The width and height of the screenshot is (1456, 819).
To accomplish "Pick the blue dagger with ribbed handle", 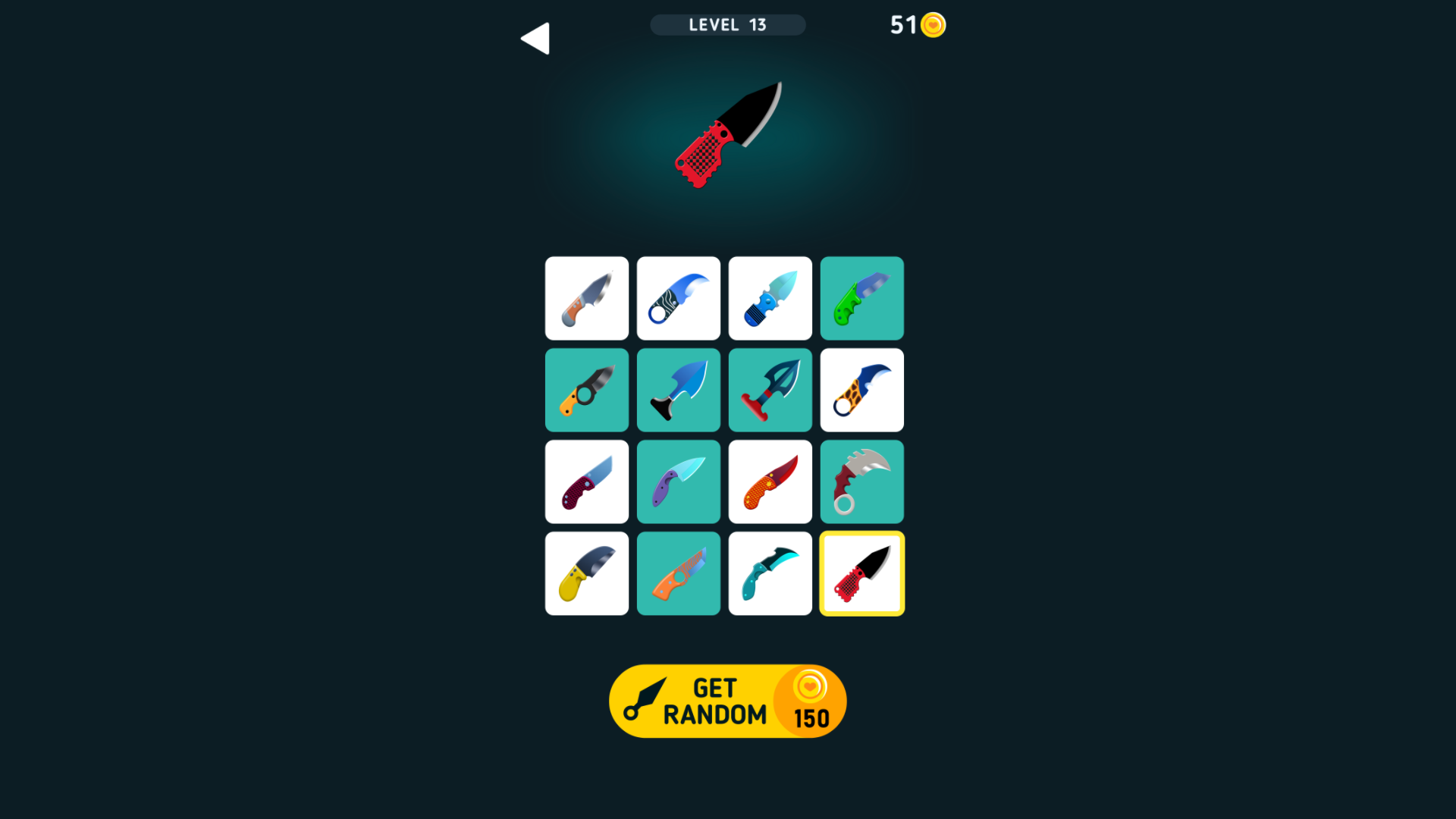I will (770, 298).
